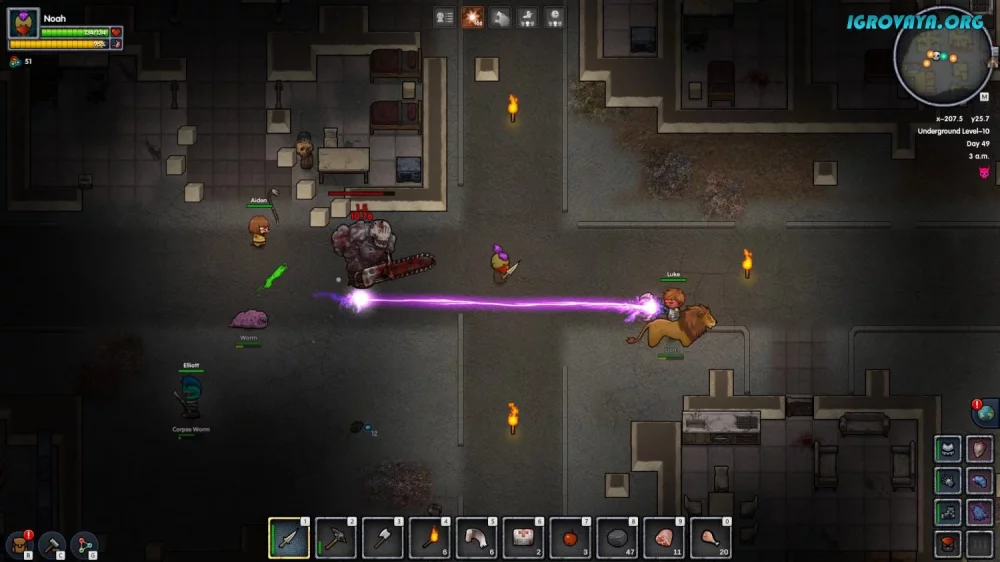Choose the chicken drumstick slot
The width and height of the screenshot is (1000, 562).
[x=711, y=539]
